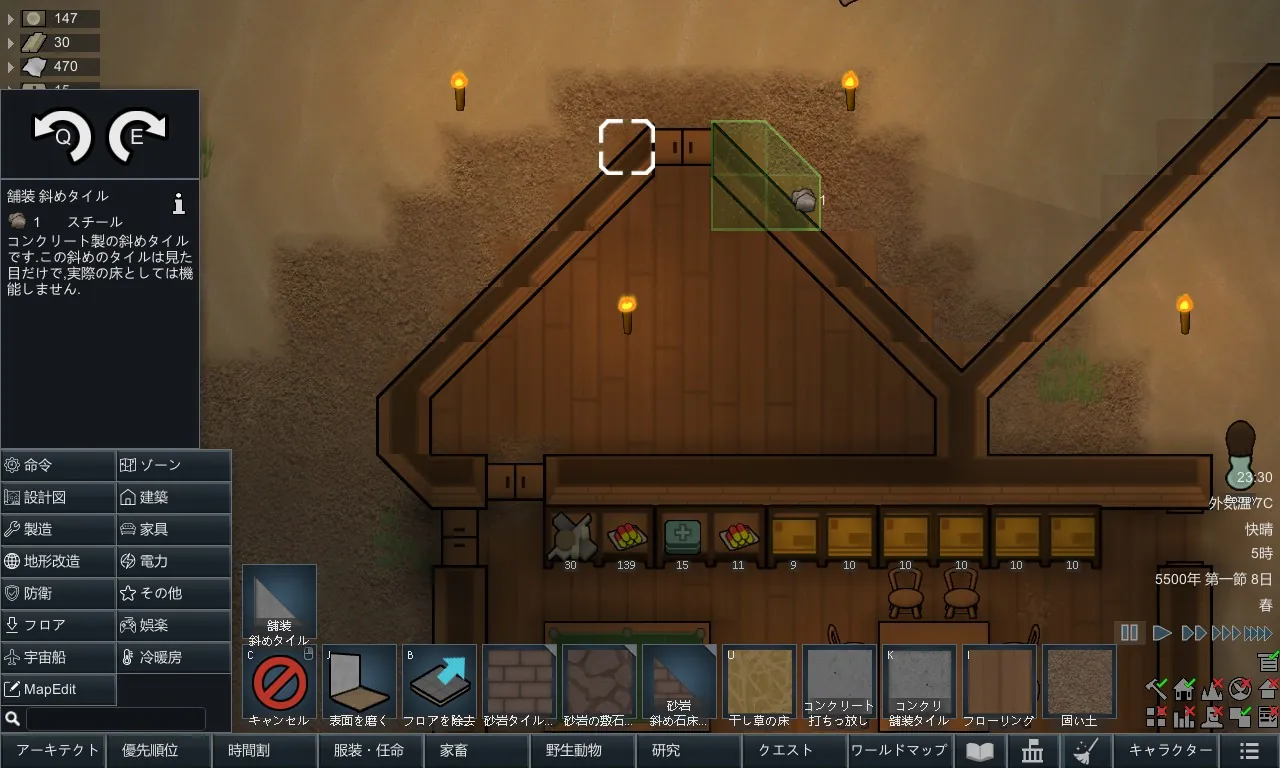Rotate the tile clockwise with E arrow
Image resolution: width=1280 pixels, height=768 pixels.
(x=137, y=135)
